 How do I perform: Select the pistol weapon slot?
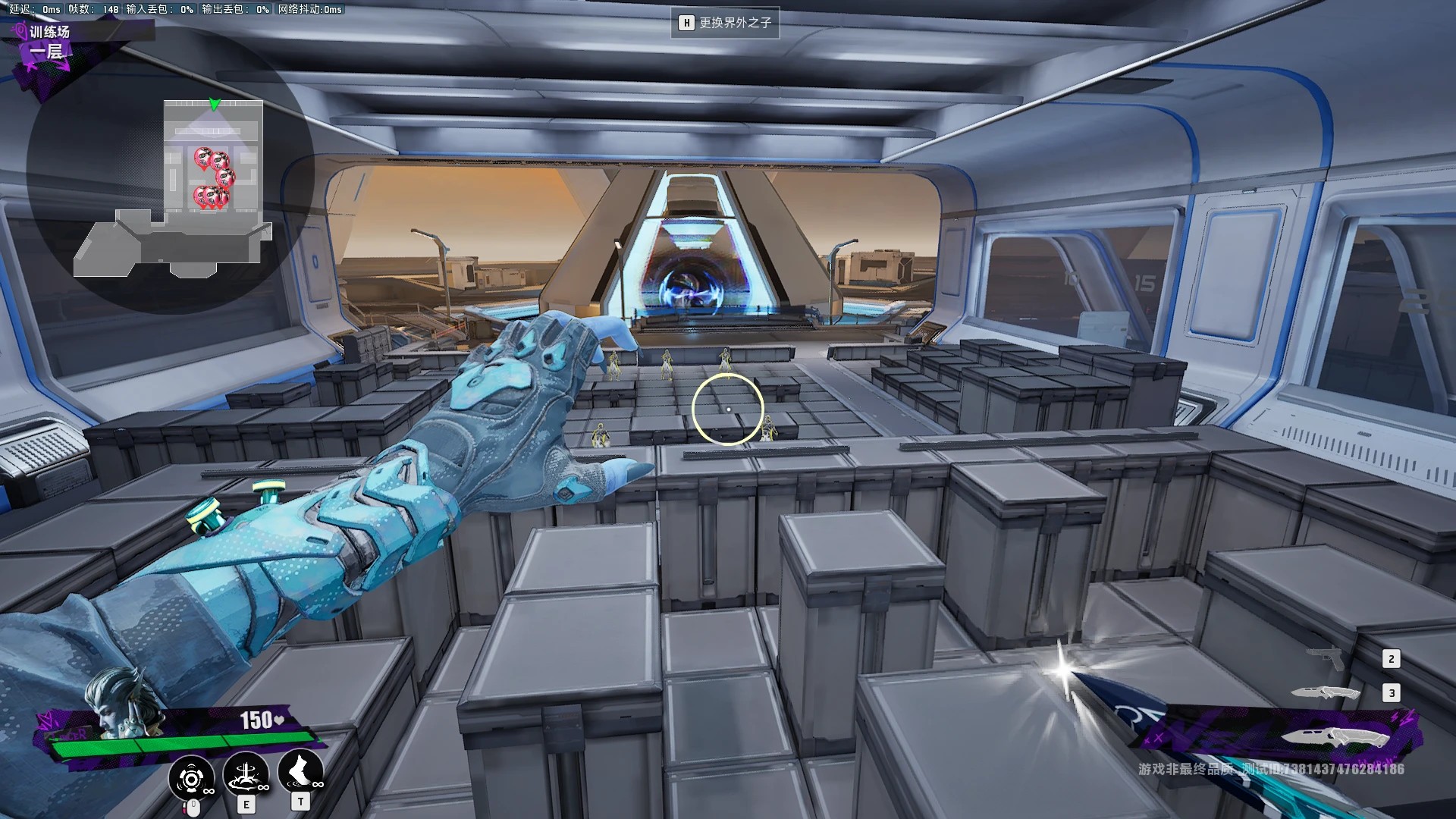coord(1325,657)
